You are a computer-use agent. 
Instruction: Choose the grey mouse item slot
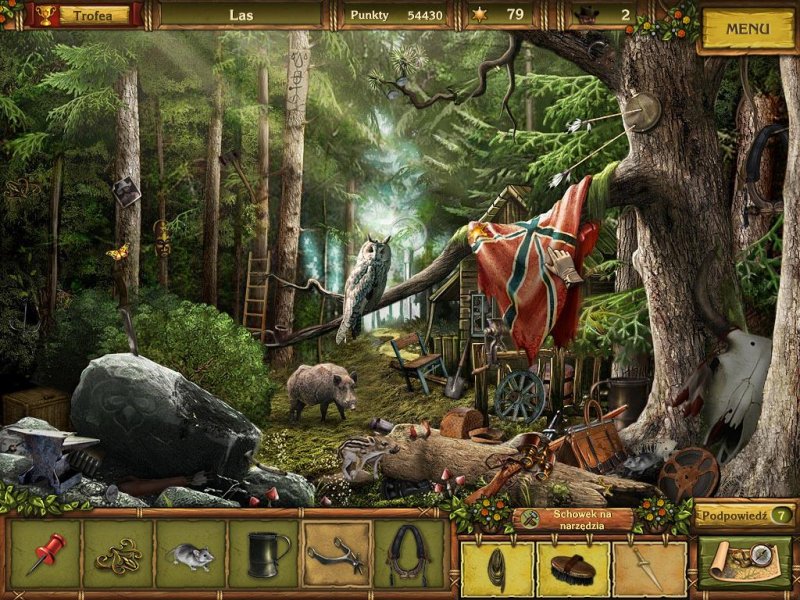point(190,553)
